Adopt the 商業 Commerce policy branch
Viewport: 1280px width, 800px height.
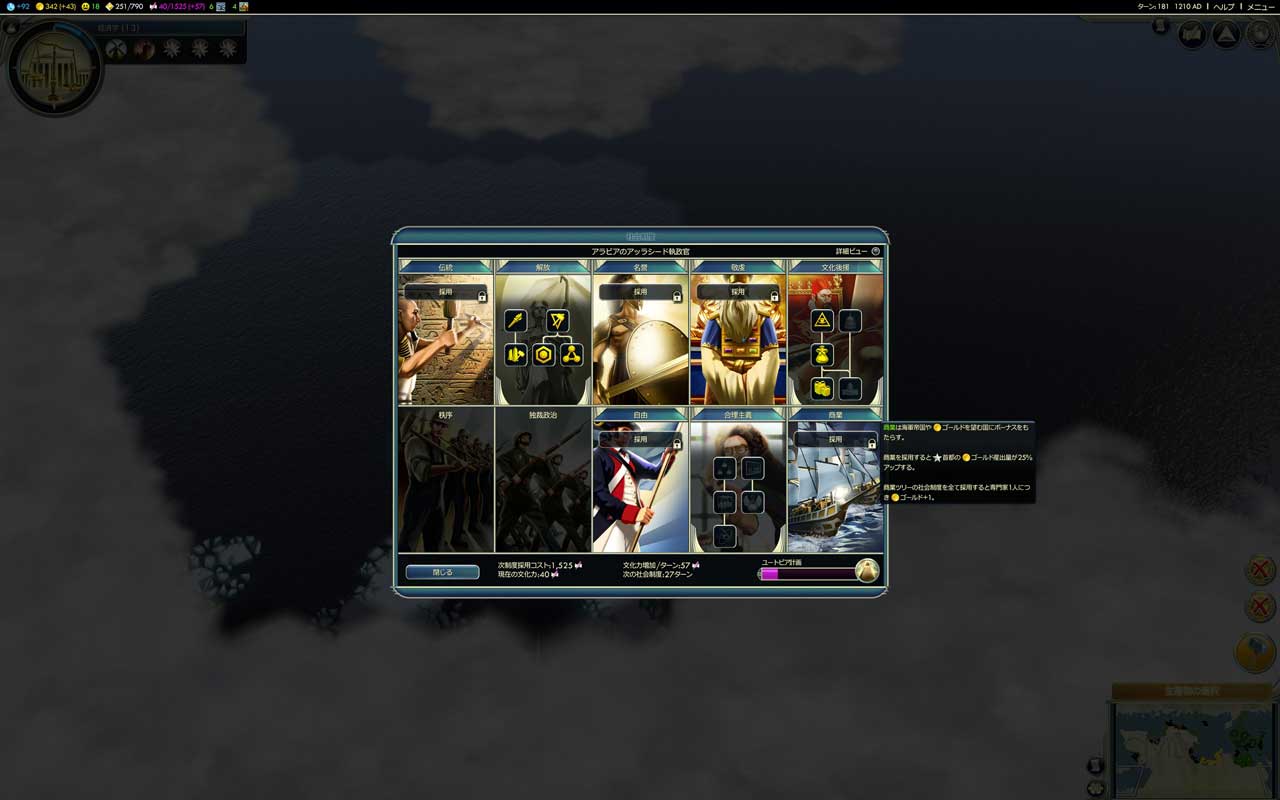(x=836, y=440)
